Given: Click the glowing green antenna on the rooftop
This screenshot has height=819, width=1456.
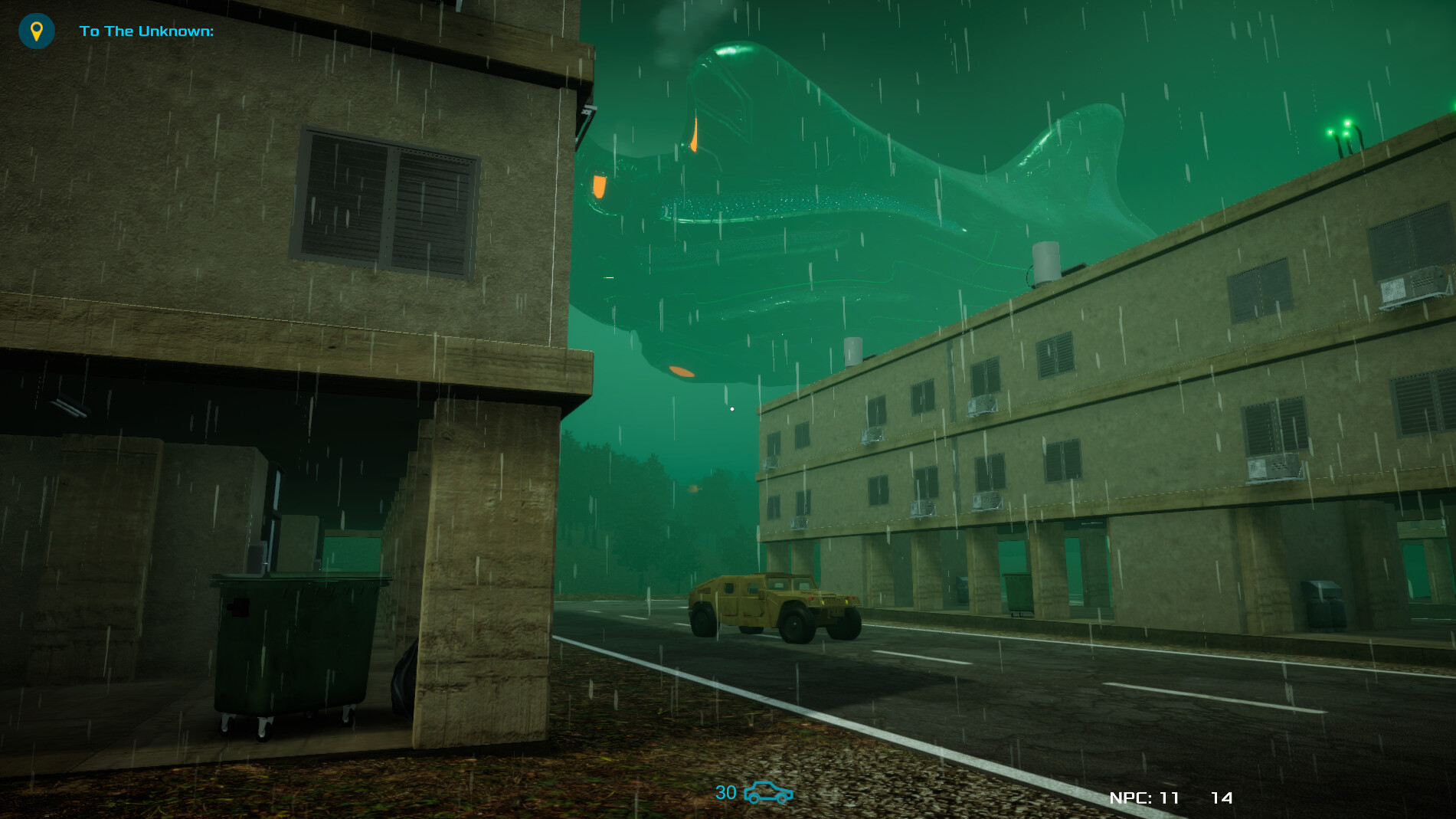Looking at the screenshot, I should pos(1343,130).
